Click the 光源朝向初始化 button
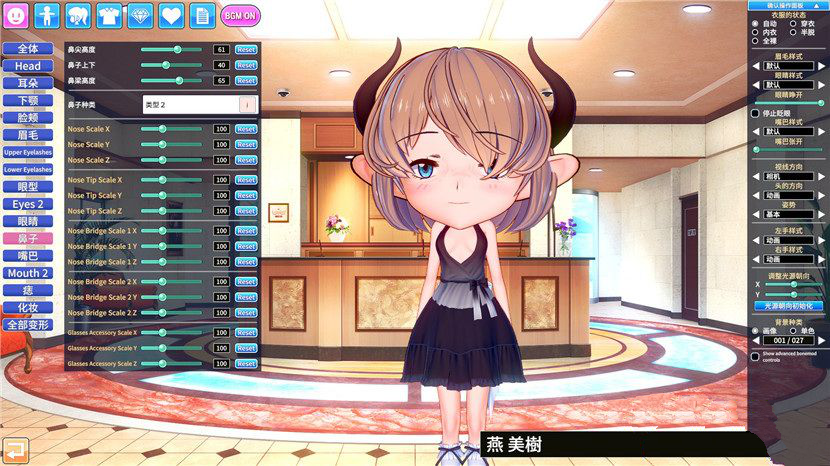 789,305
